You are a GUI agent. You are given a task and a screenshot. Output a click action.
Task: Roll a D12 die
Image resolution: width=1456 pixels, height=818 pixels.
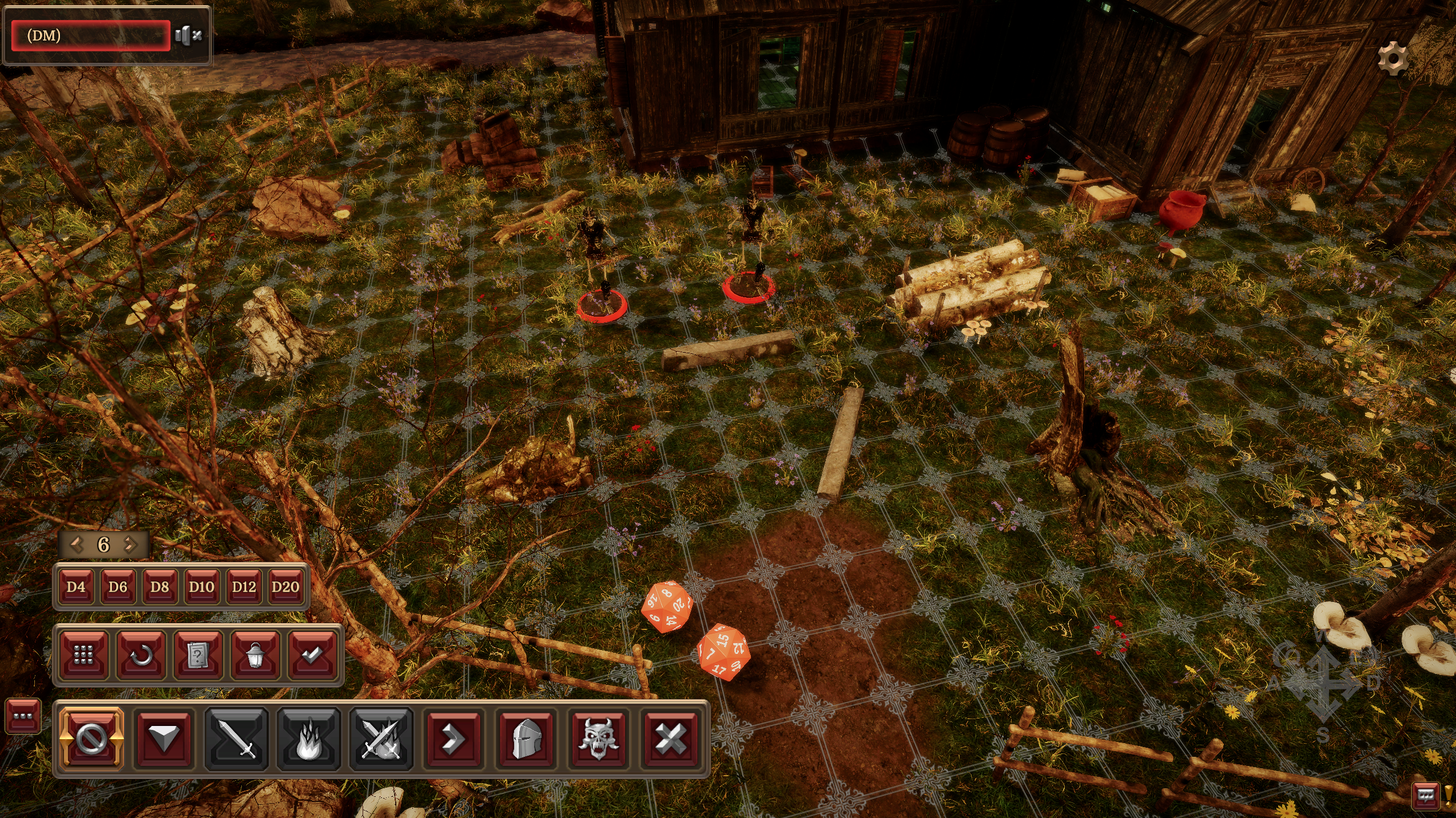244,586
